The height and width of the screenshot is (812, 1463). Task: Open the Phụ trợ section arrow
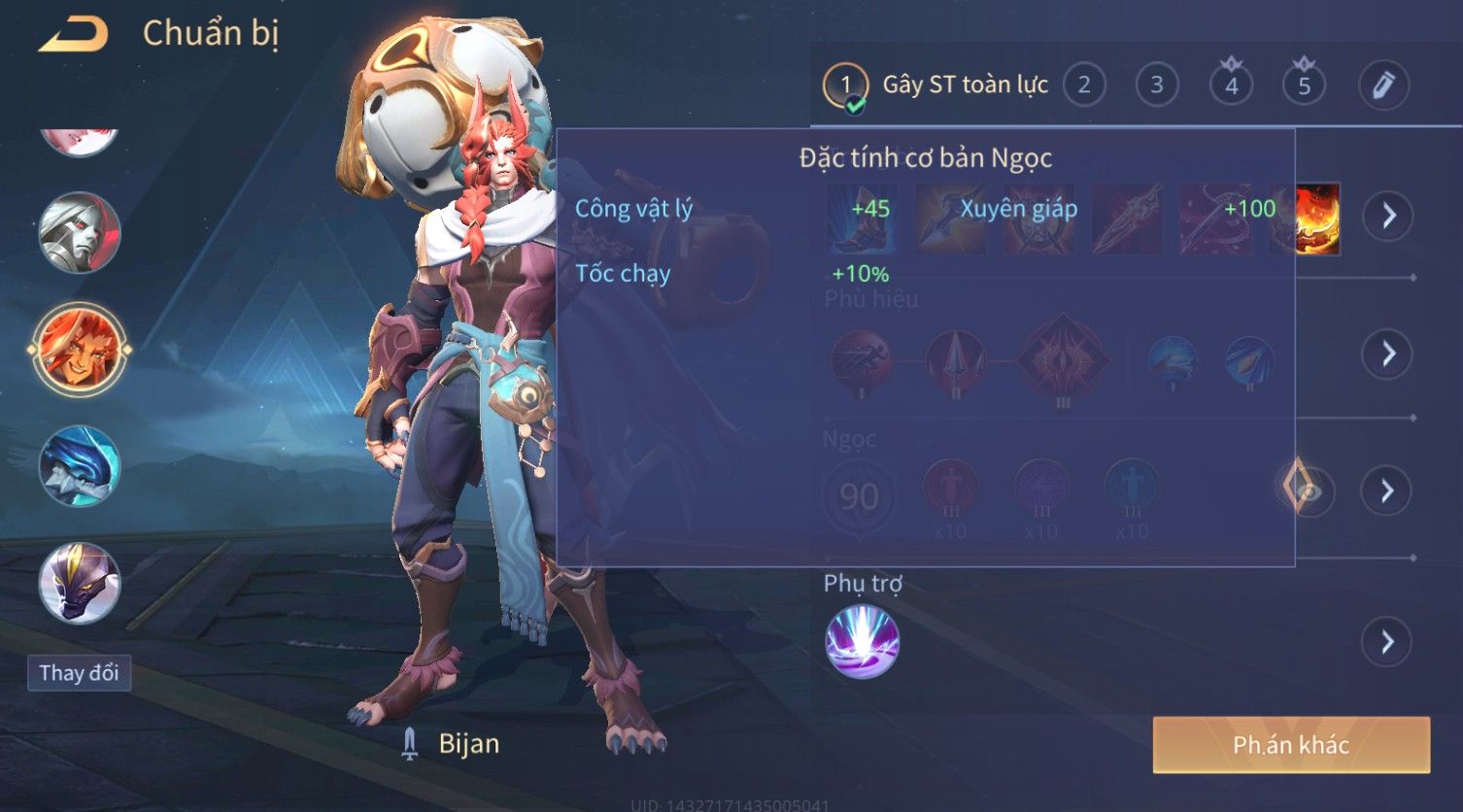tap(1387, 643)
